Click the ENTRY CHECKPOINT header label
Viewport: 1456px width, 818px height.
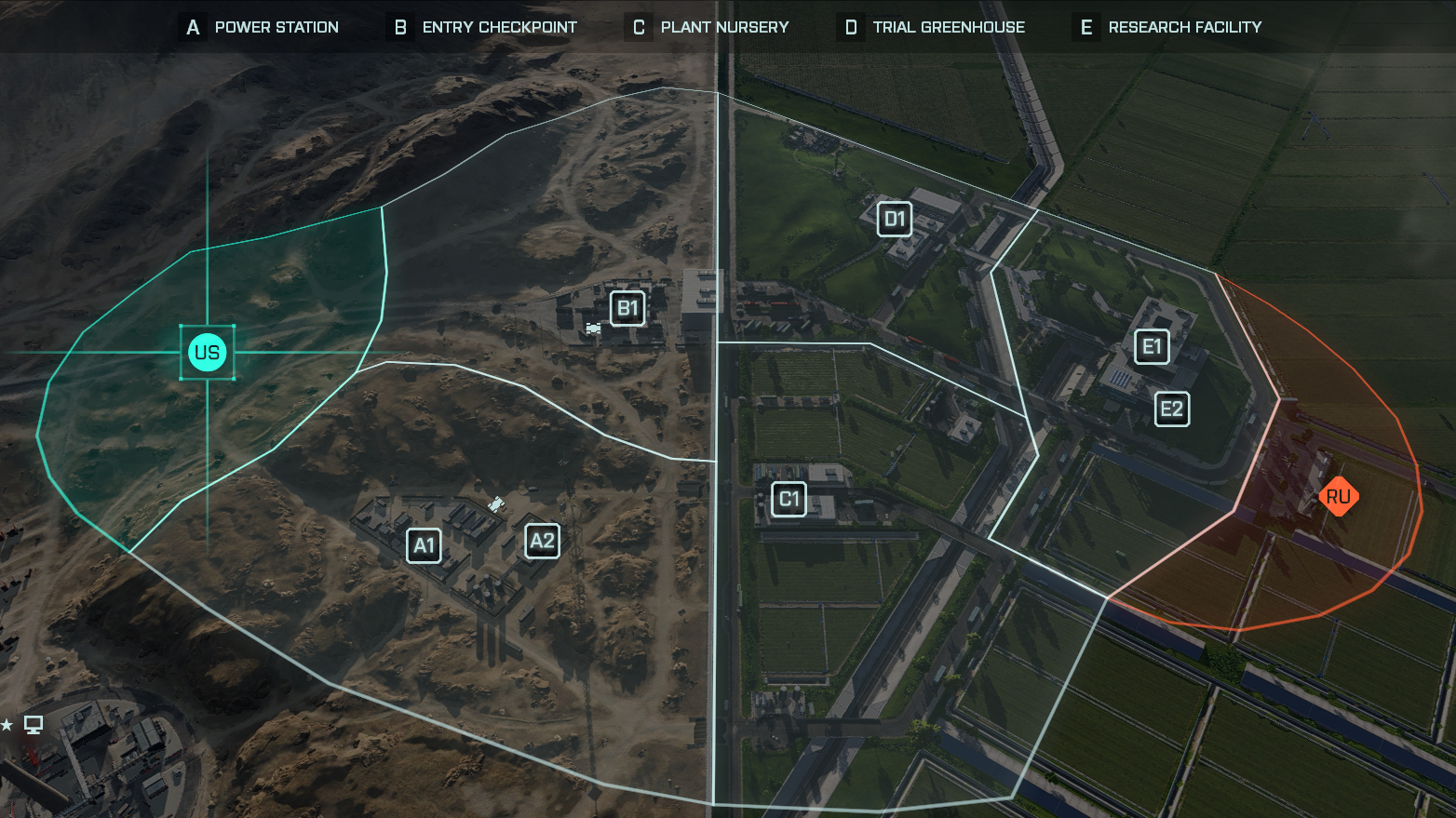click(498, 27)
